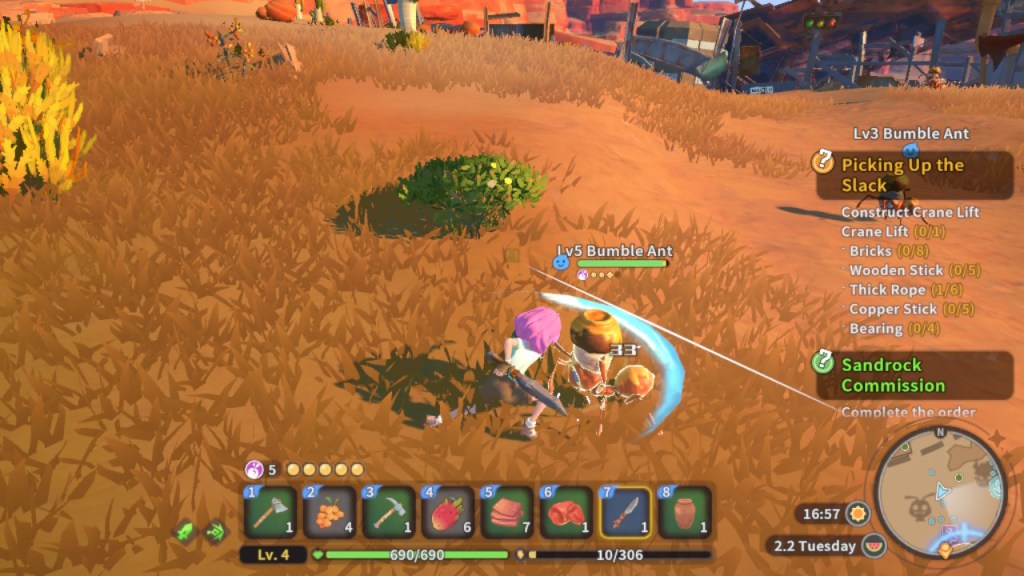Select the red cactus fruit slot

click(x=448, y=512)
